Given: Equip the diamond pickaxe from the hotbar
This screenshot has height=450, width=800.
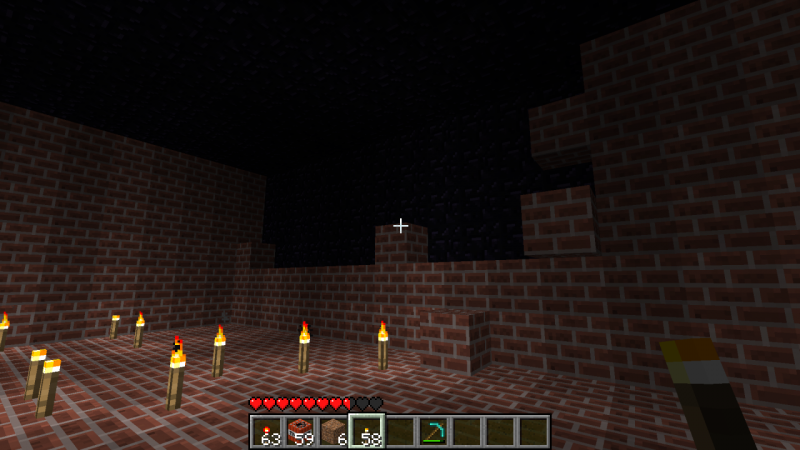Looking at the screenshot, I should tap(433, 431).
